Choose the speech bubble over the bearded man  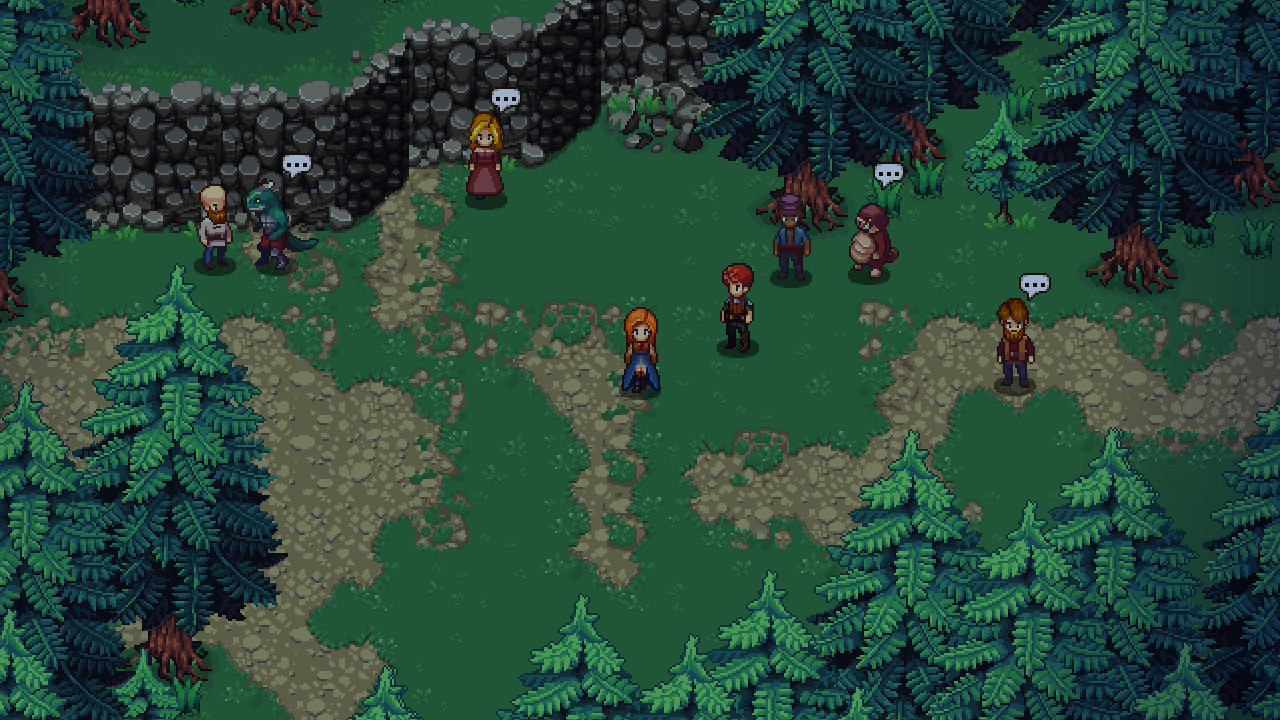click(x=1034, y=285)
